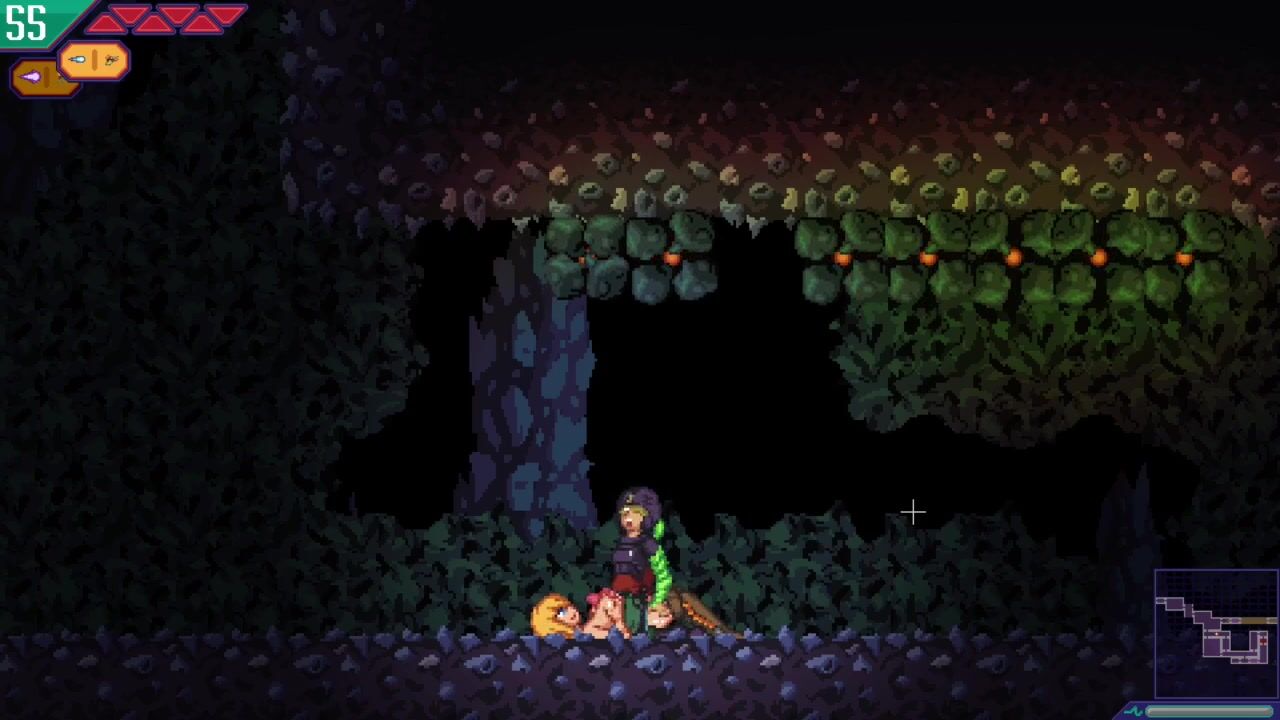Click the red marker on the minimap
1280x720 pixels.
click(1262, 640)
